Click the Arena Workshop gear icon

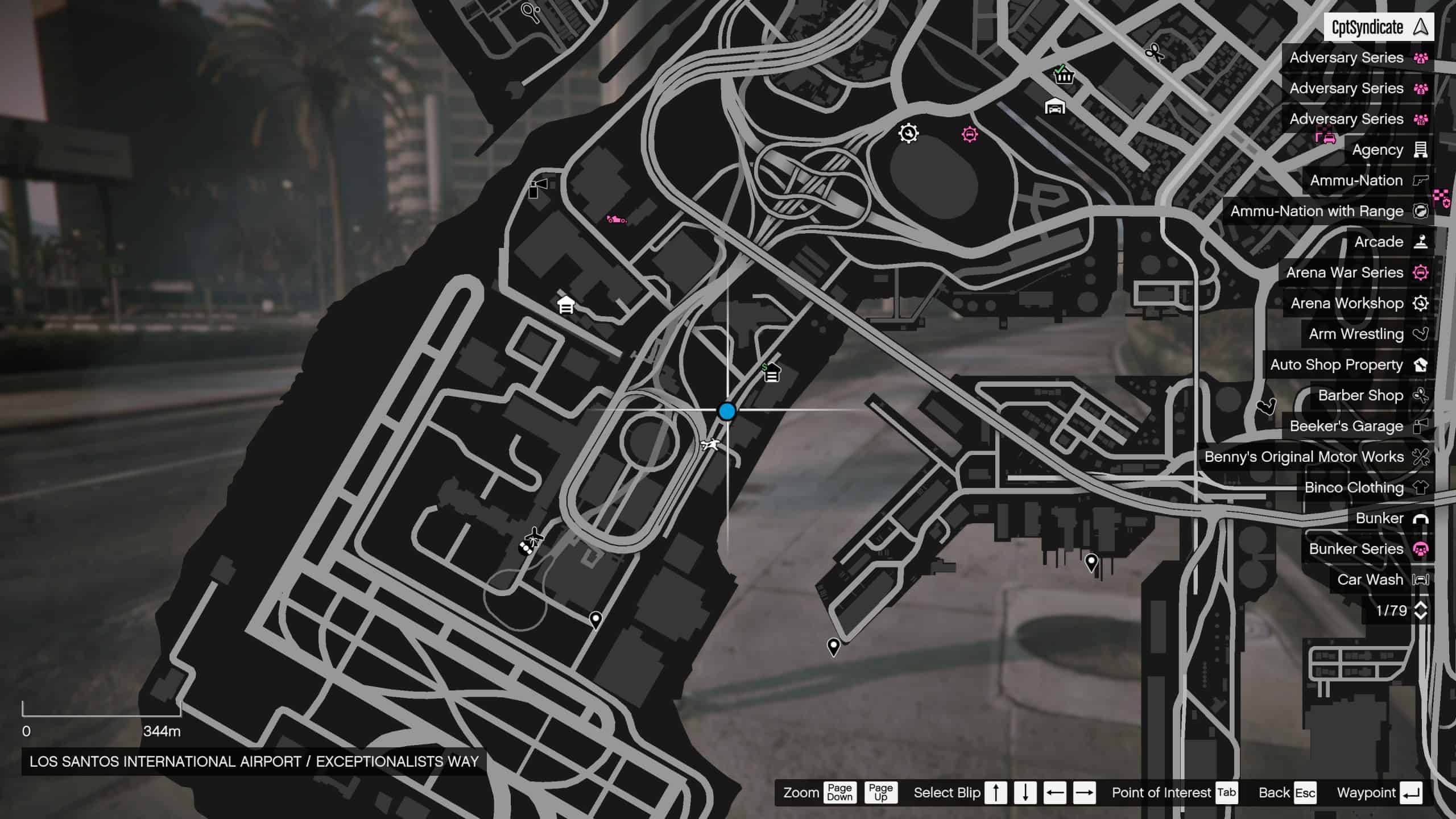point(1420,303)
